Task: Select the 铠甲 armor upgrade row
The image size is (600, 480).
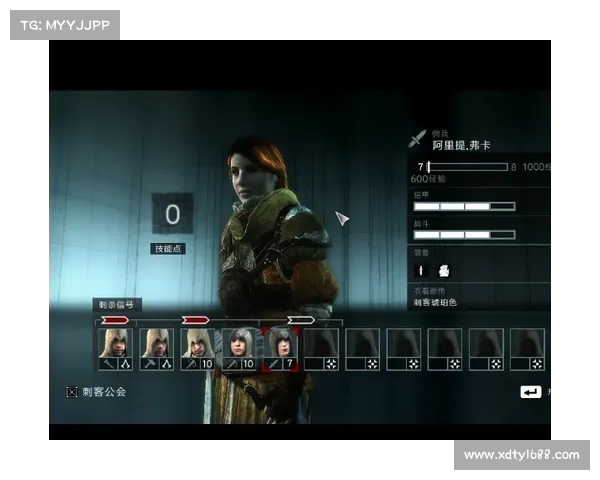Action: pyautogui.click(x=464, y=206)
